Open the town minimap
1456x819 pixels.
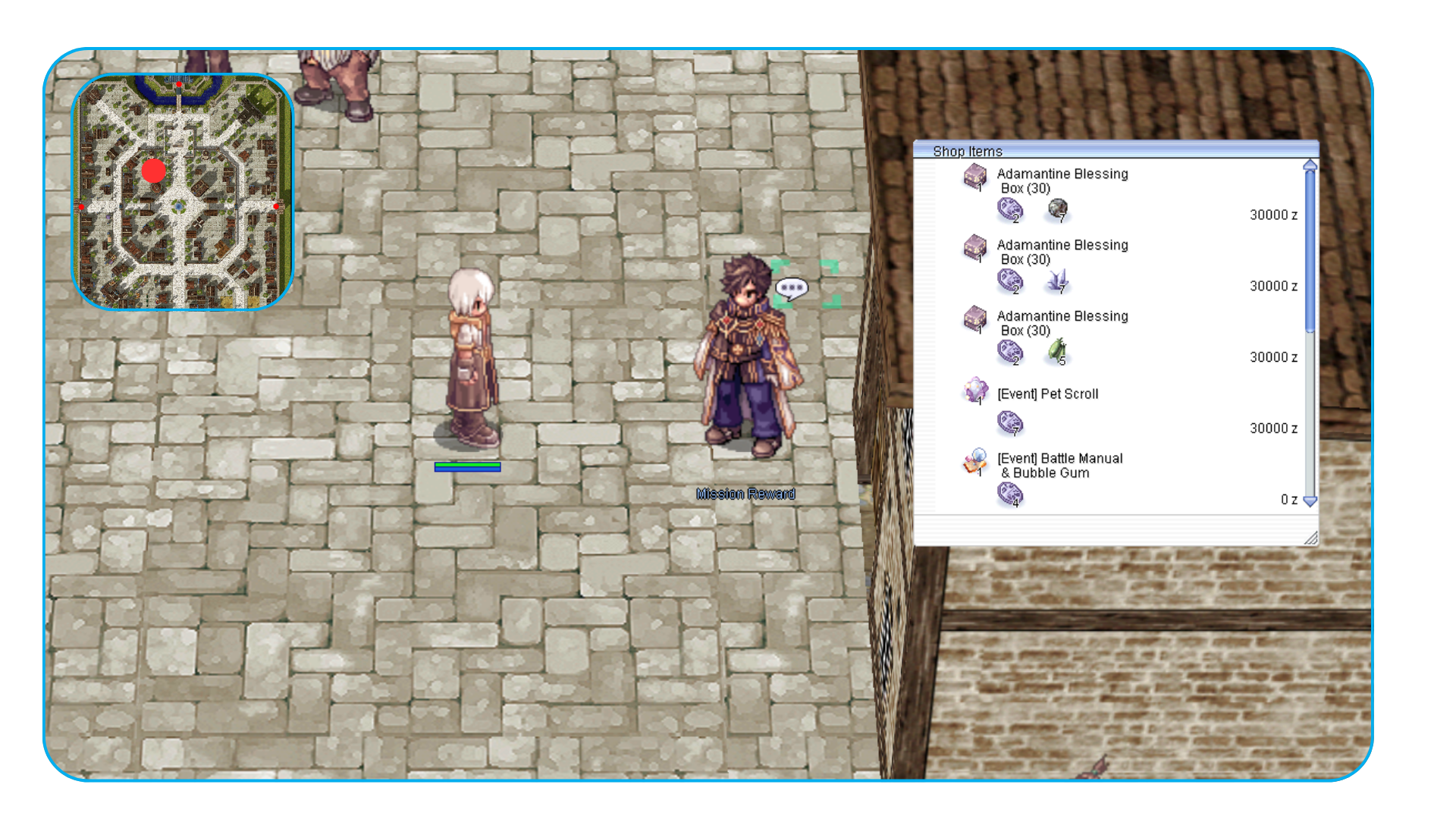coord(182,191)
